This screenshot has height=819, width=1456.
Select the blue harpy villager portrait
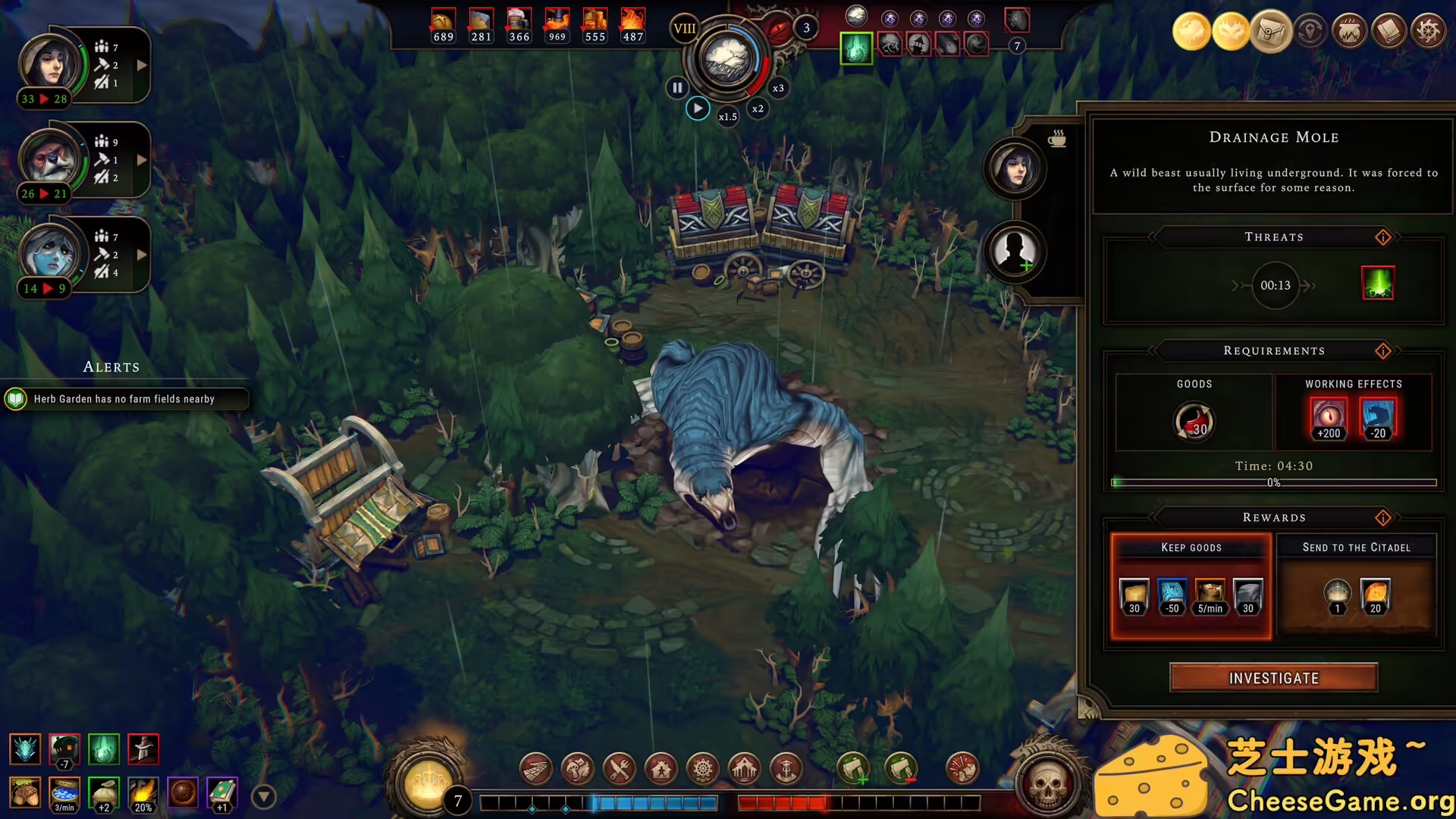pyautogui.click(x=49, y=255)
